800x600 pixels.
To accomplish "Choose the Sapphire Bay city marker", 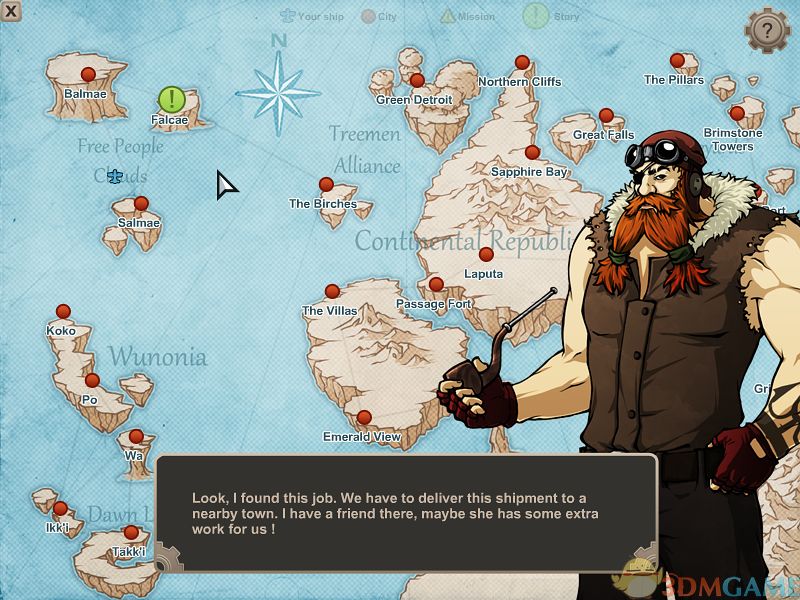I will tap(532, 153).
